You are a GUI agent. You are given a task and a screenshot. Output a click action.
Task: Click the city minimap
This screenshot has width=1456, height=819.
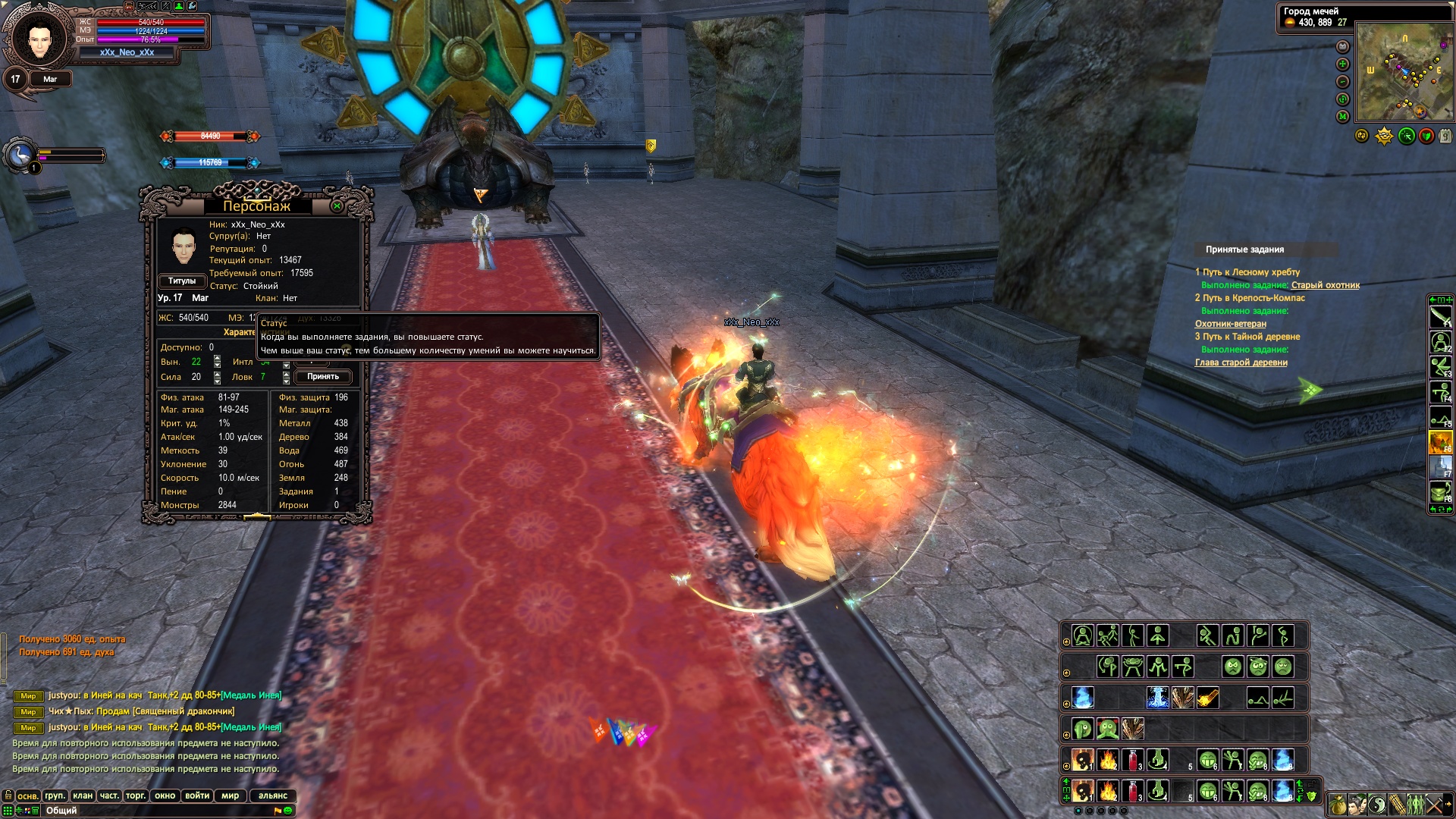click(x=1403, y=71)
